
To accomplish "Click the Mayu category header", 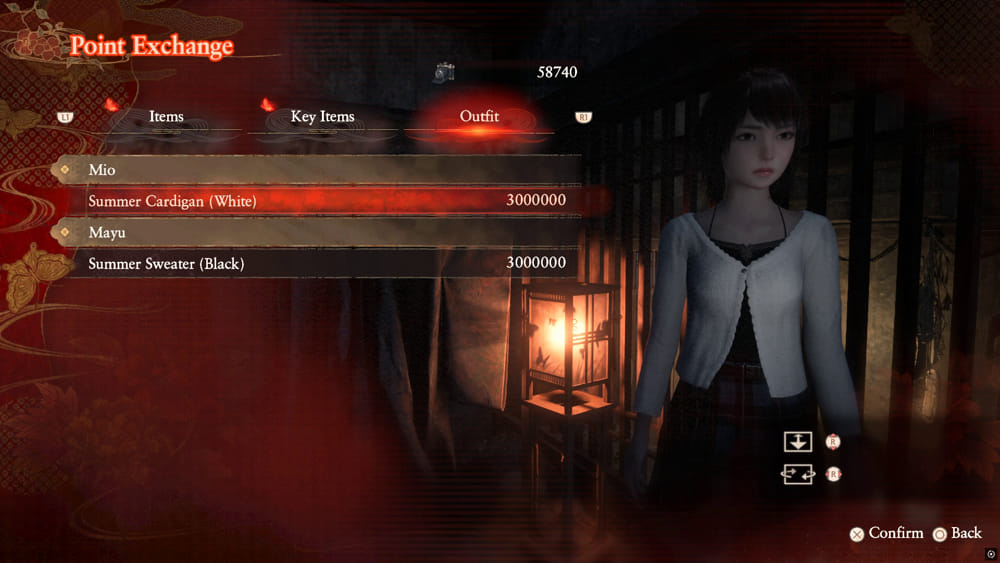I will [320, 232].
